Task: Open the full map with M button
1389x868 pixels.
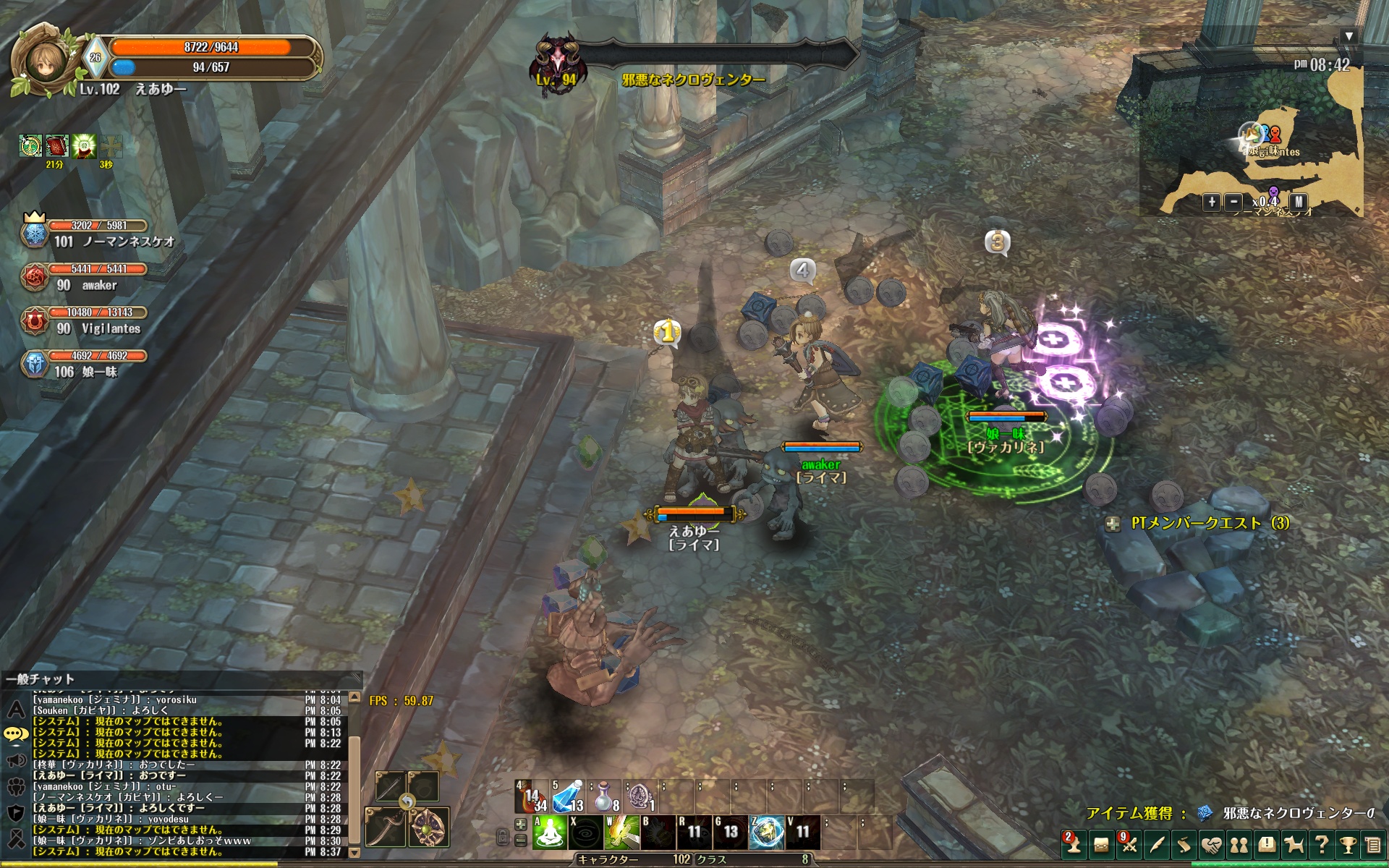Action: point(1299,203)
